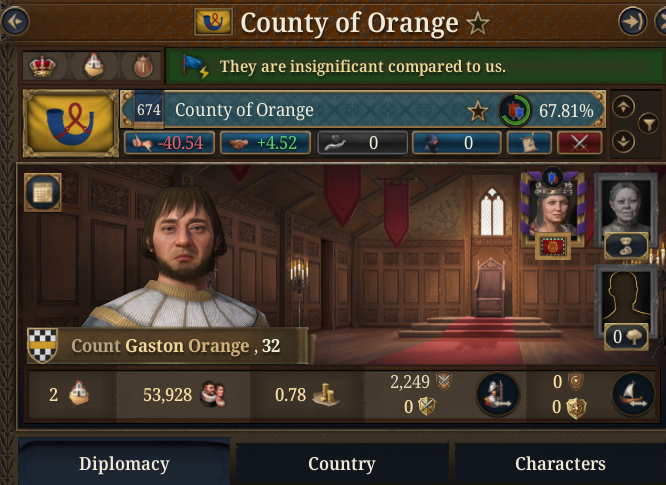This screenshot has height=485, width=666.
Task: Click the up arrow sort button
Action: (x=623, y=106)
